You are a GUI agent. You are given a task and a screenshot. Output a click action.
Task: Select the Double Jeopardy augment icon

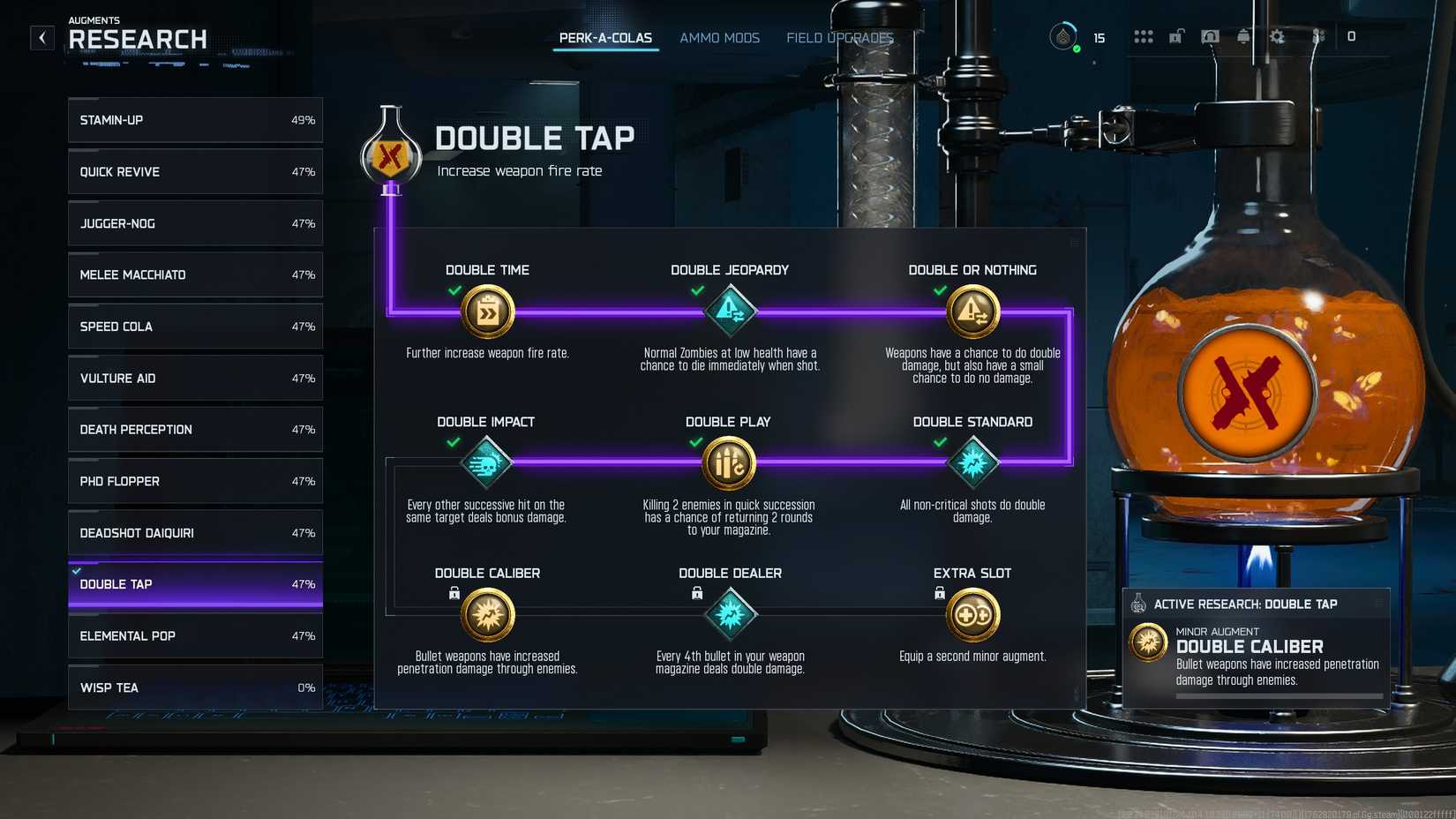[730, 311]
